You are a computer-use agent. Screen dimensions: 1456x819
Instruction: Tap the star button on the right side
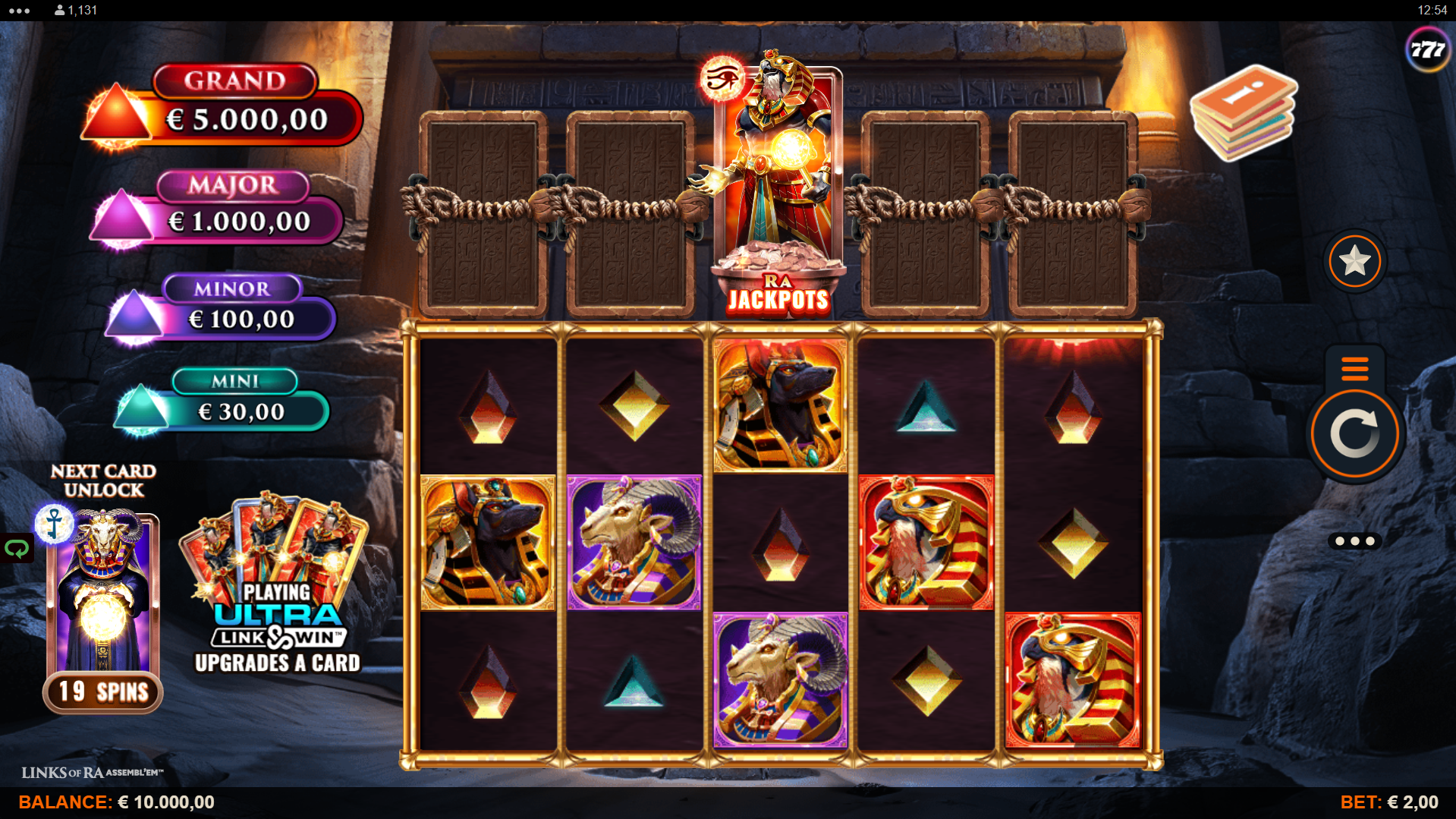pos(1354,262)
